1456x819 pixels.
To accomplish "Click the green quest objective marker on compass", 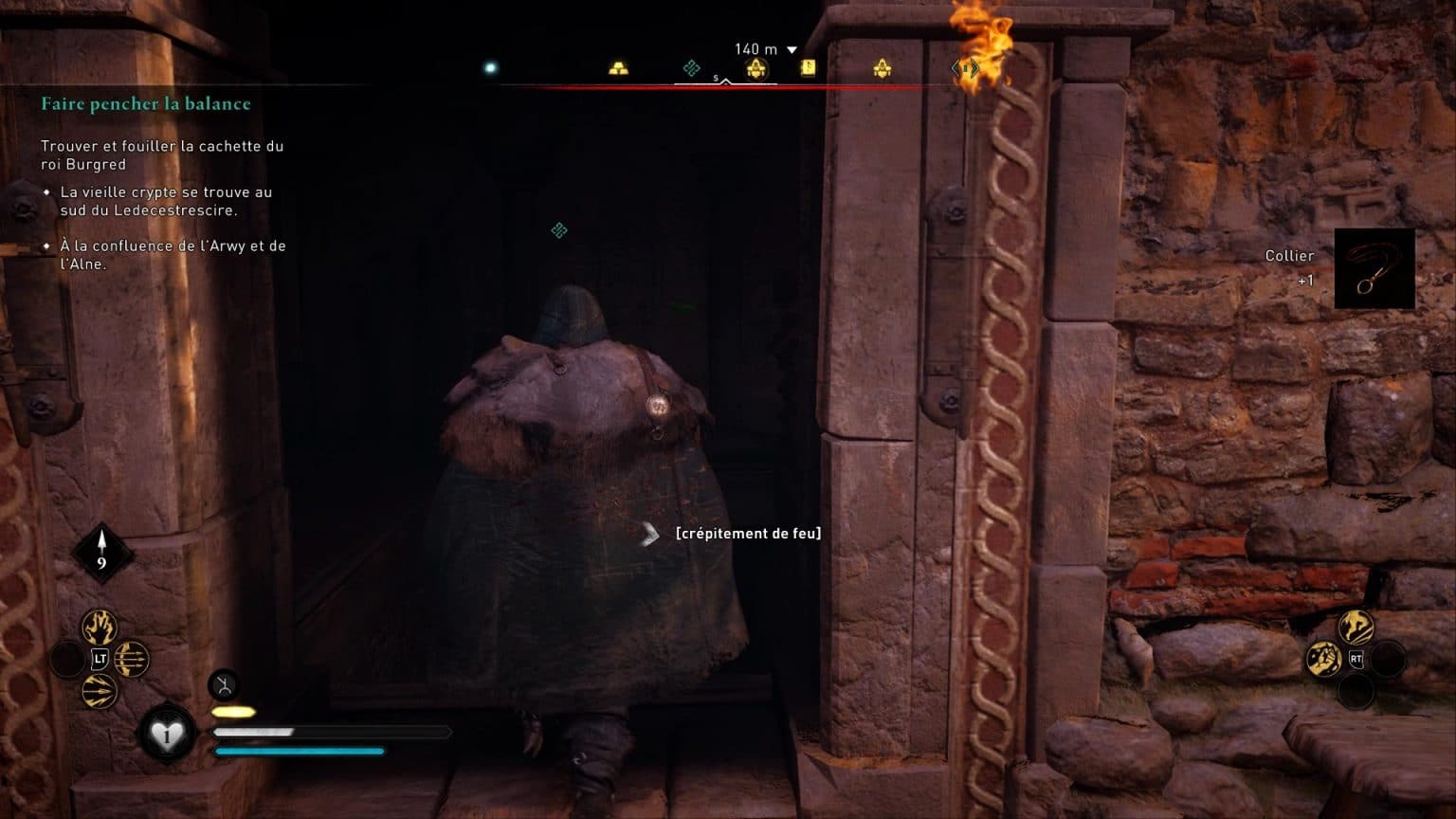I will pyautogui.click(x=692, y=68).
